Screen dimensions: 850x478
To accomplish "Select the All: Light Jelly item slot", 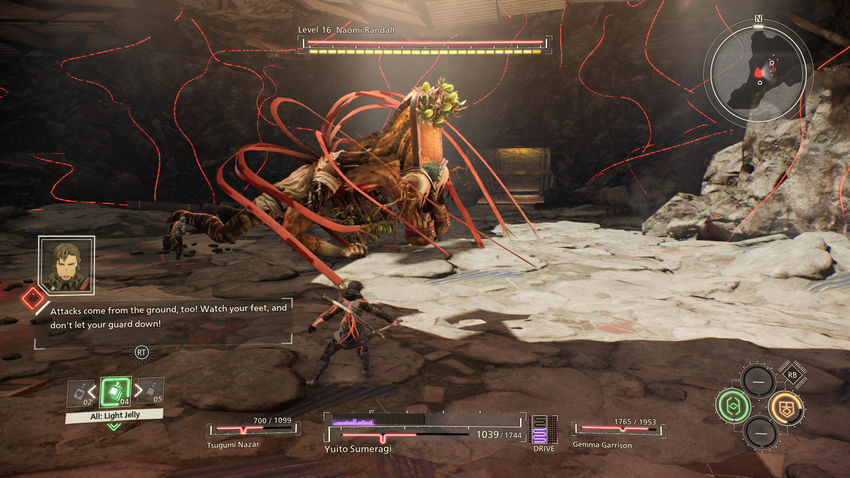I will [x=115, y=391].
